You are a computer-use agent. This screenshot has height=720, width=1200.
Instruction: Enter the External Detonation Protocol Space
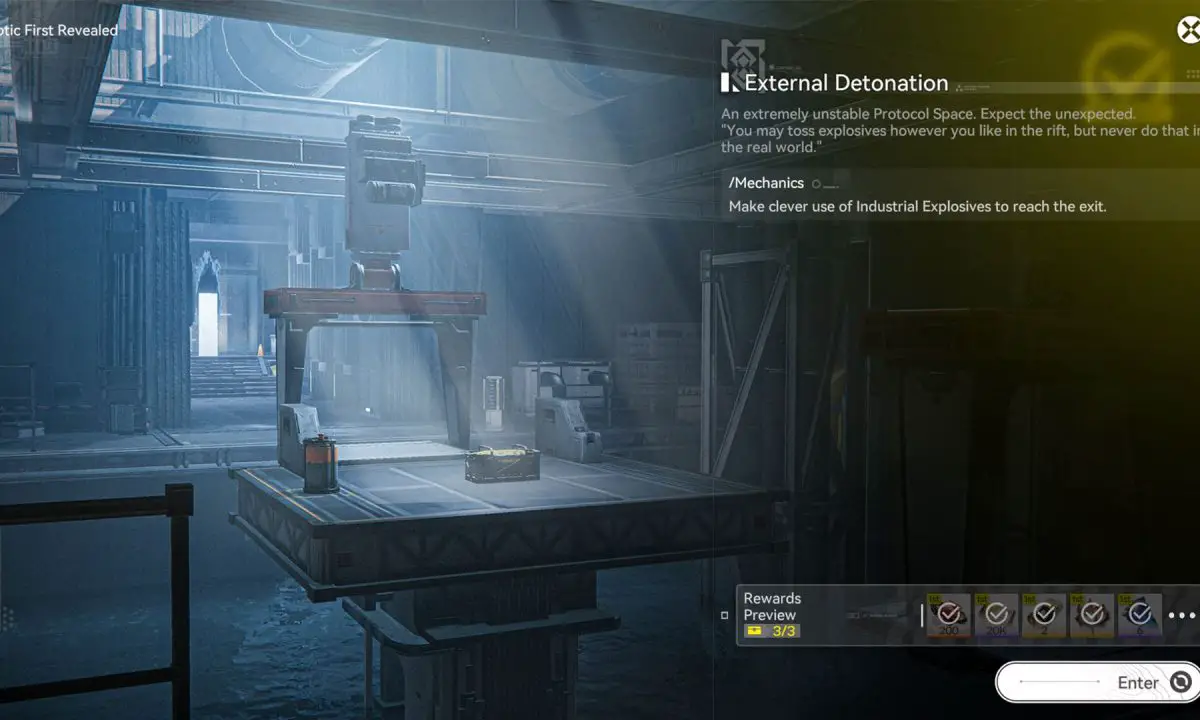[x=1098, y=683]
